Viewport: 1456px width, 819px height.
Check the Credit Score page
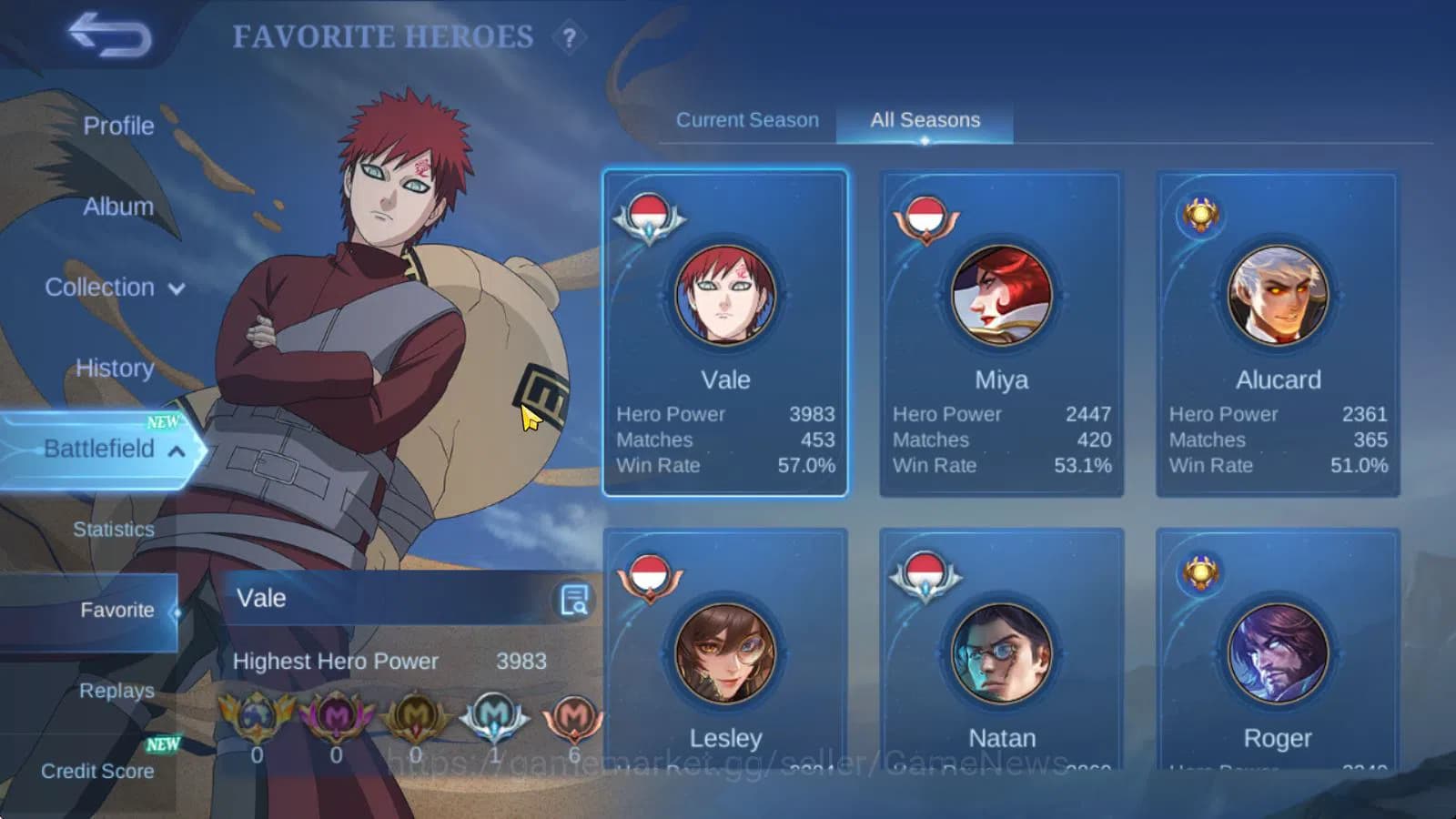click(96, 771)
